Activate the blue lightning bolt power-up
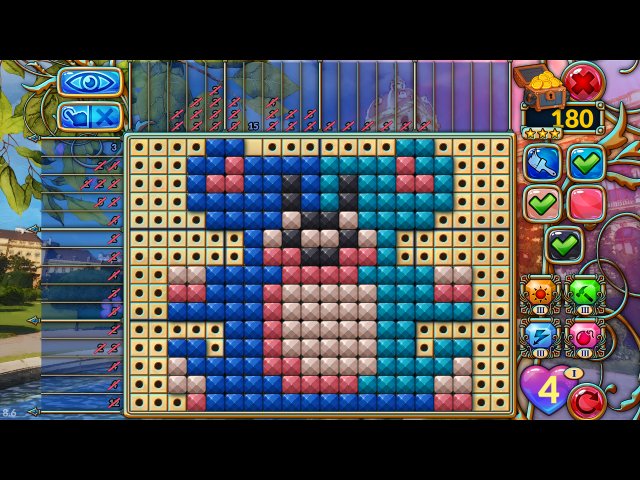This screenshot has width=640, height=480. click(541, 337)
